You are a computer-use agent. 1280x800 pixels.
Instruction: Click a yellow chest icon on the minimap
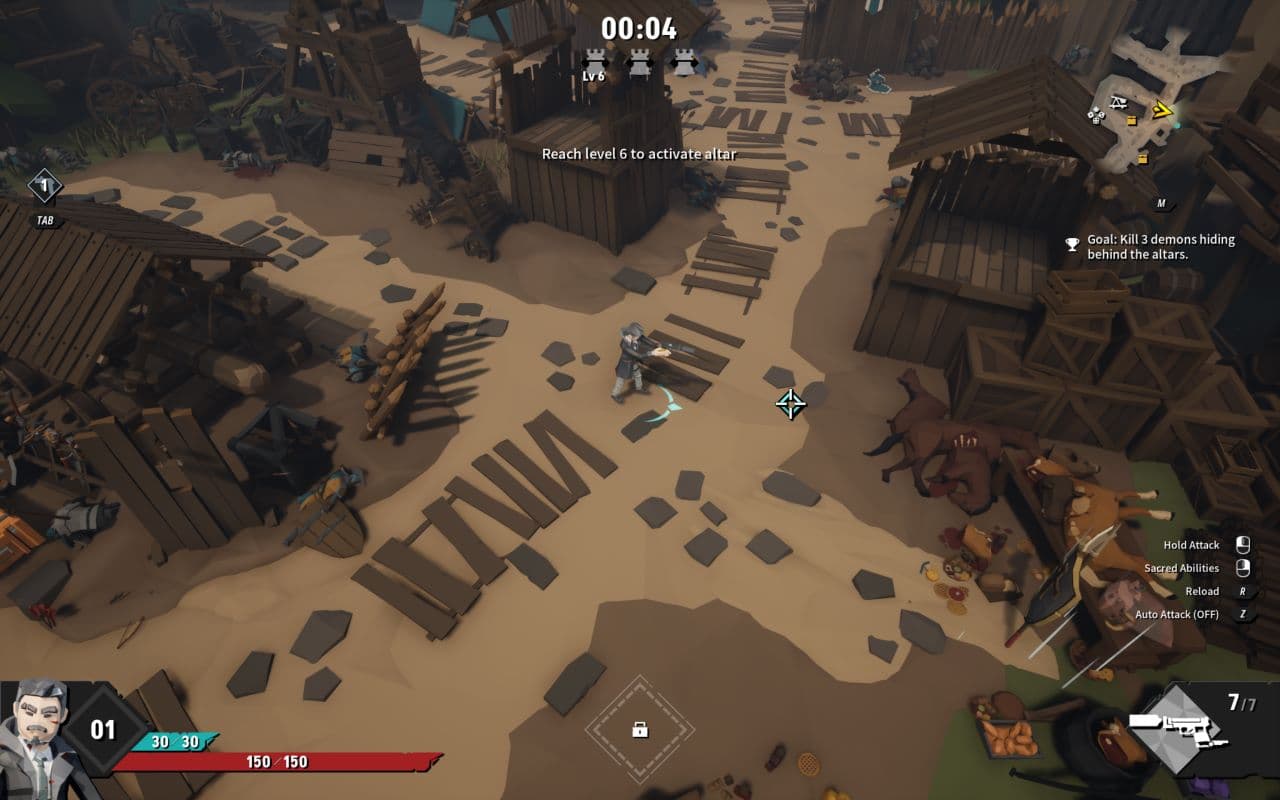coord(1132,120)
